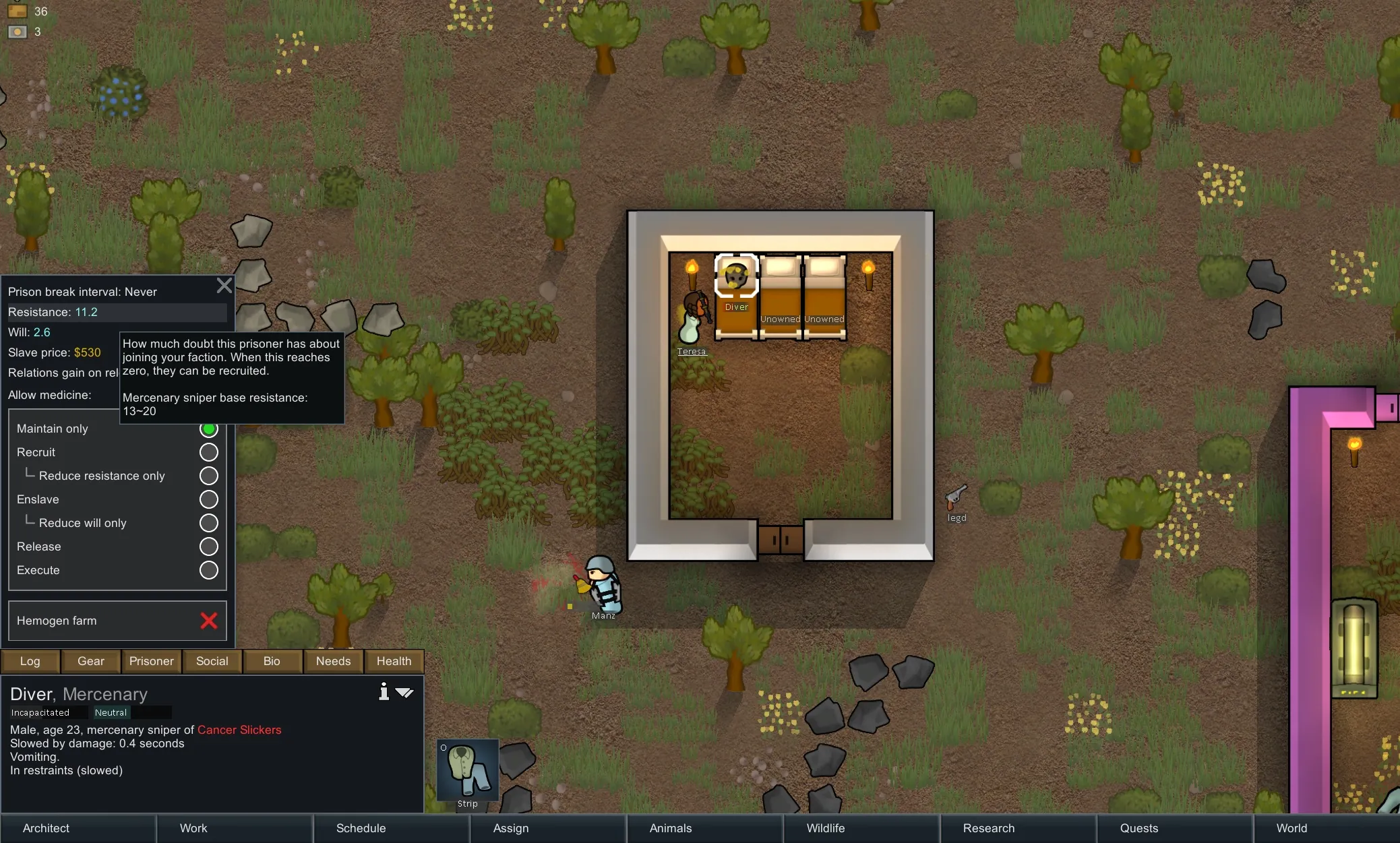Select the Recruit interaction option
The height and width of the screenshot is (843, 1400).
[208, 452]
